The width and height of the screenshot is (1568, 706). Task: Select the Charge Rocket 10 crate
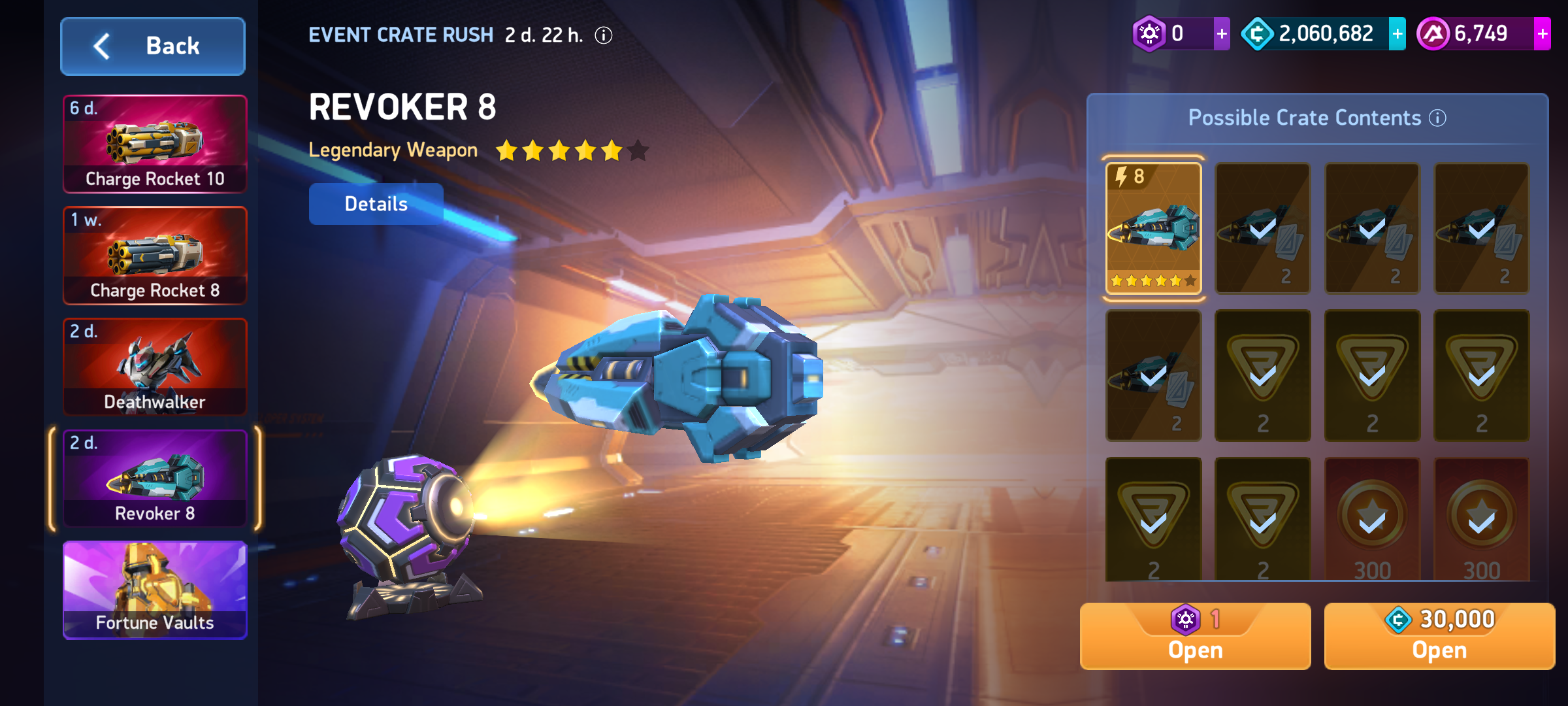155,144
